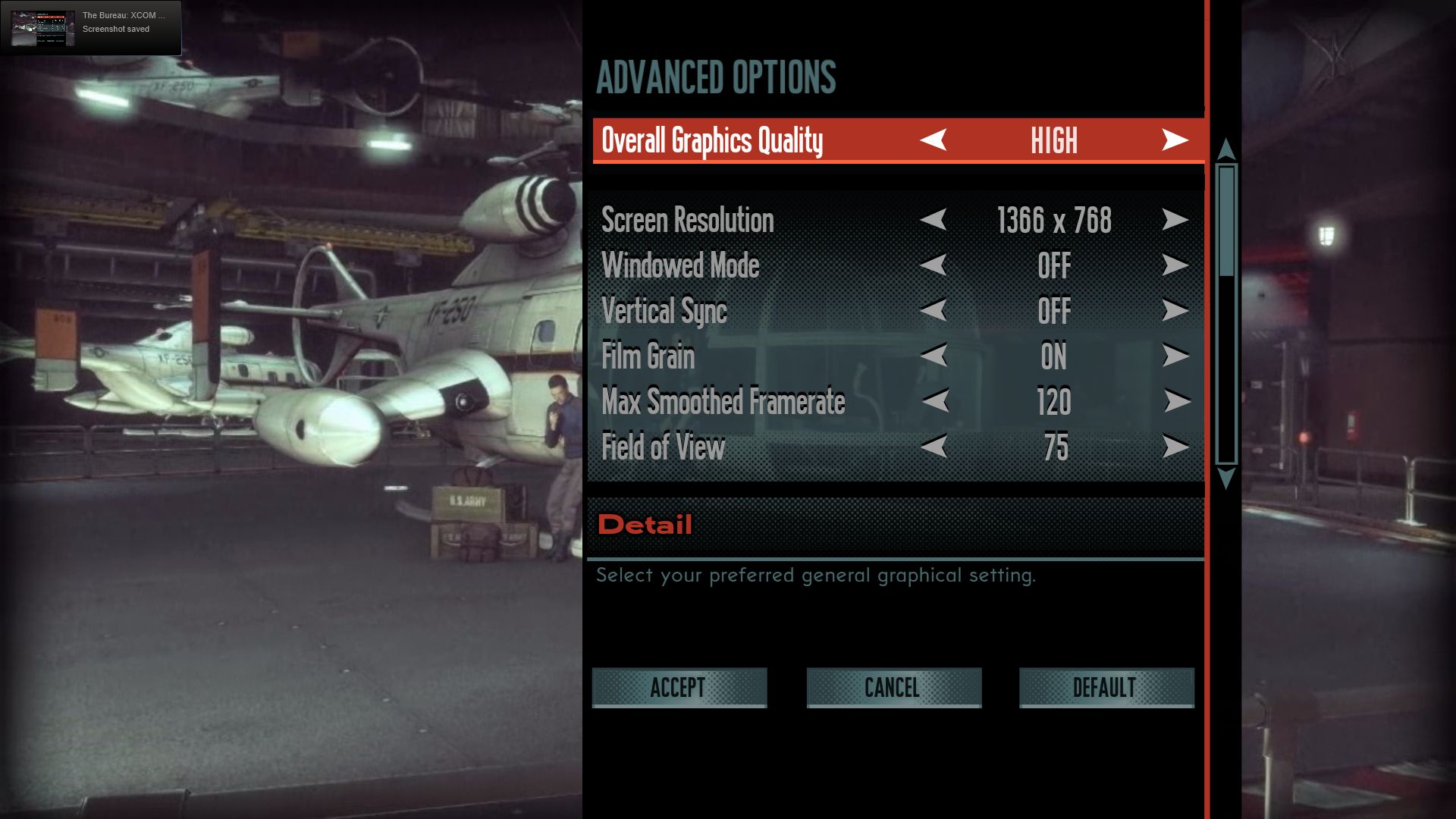Select the Windowed Mode option row

[680, 265]
